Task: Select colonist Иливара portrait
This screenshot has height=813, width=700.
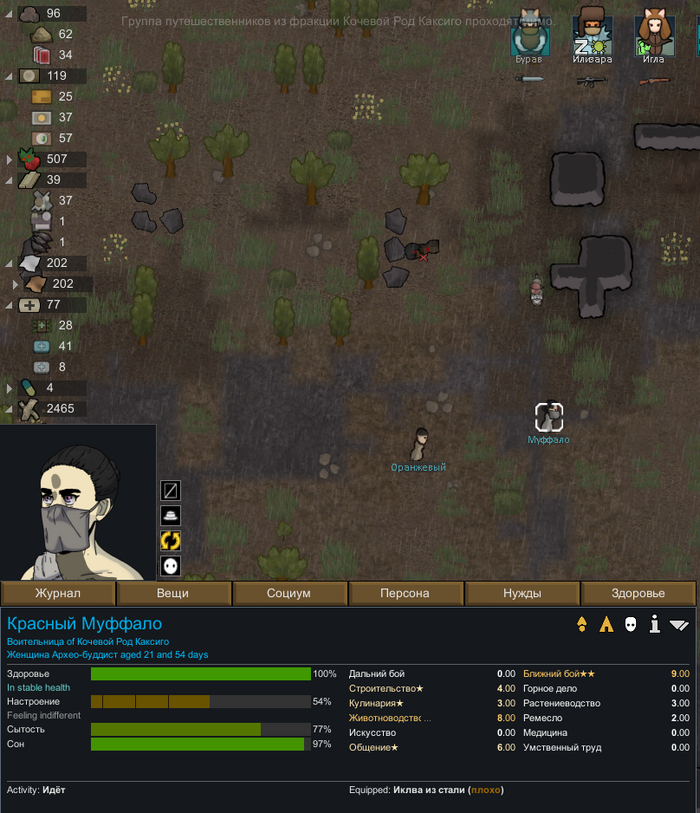Action: pos(592,38)
